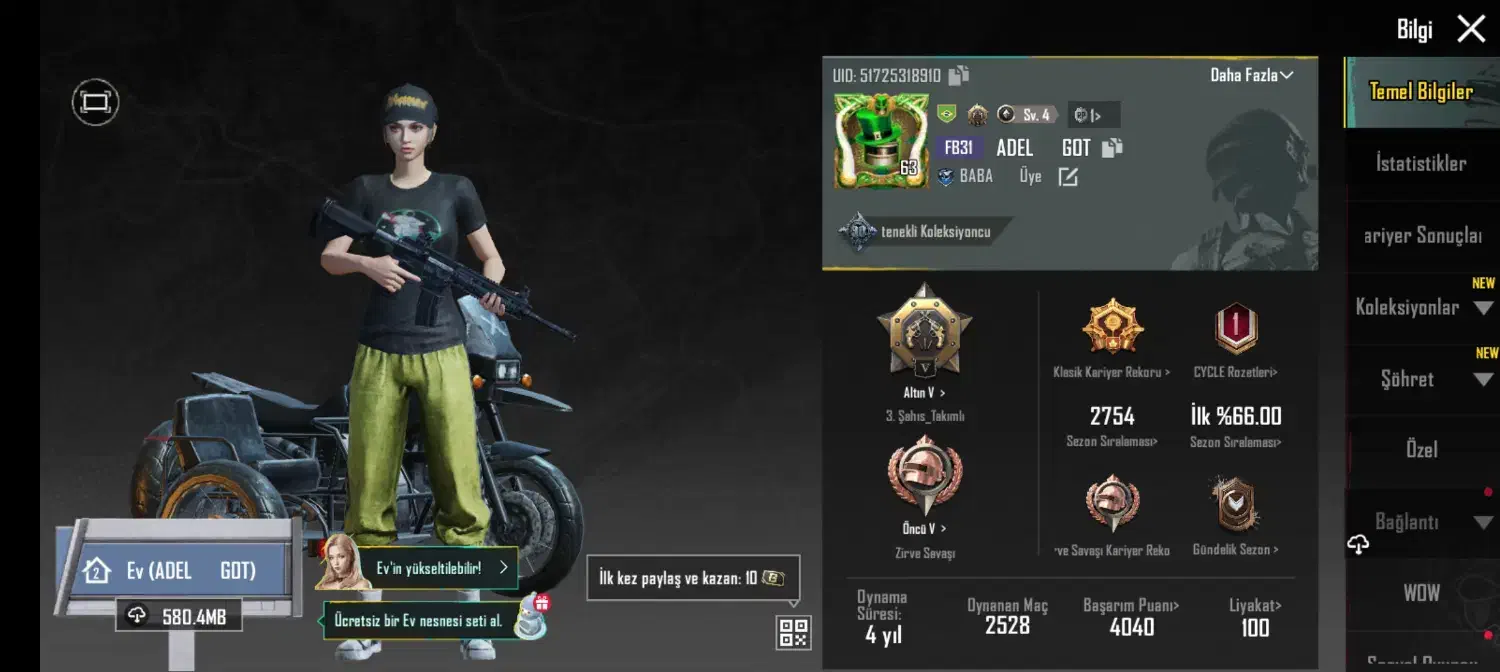Go to the WOW tab
1500x672 pixels.
[x=1421, y=593]
